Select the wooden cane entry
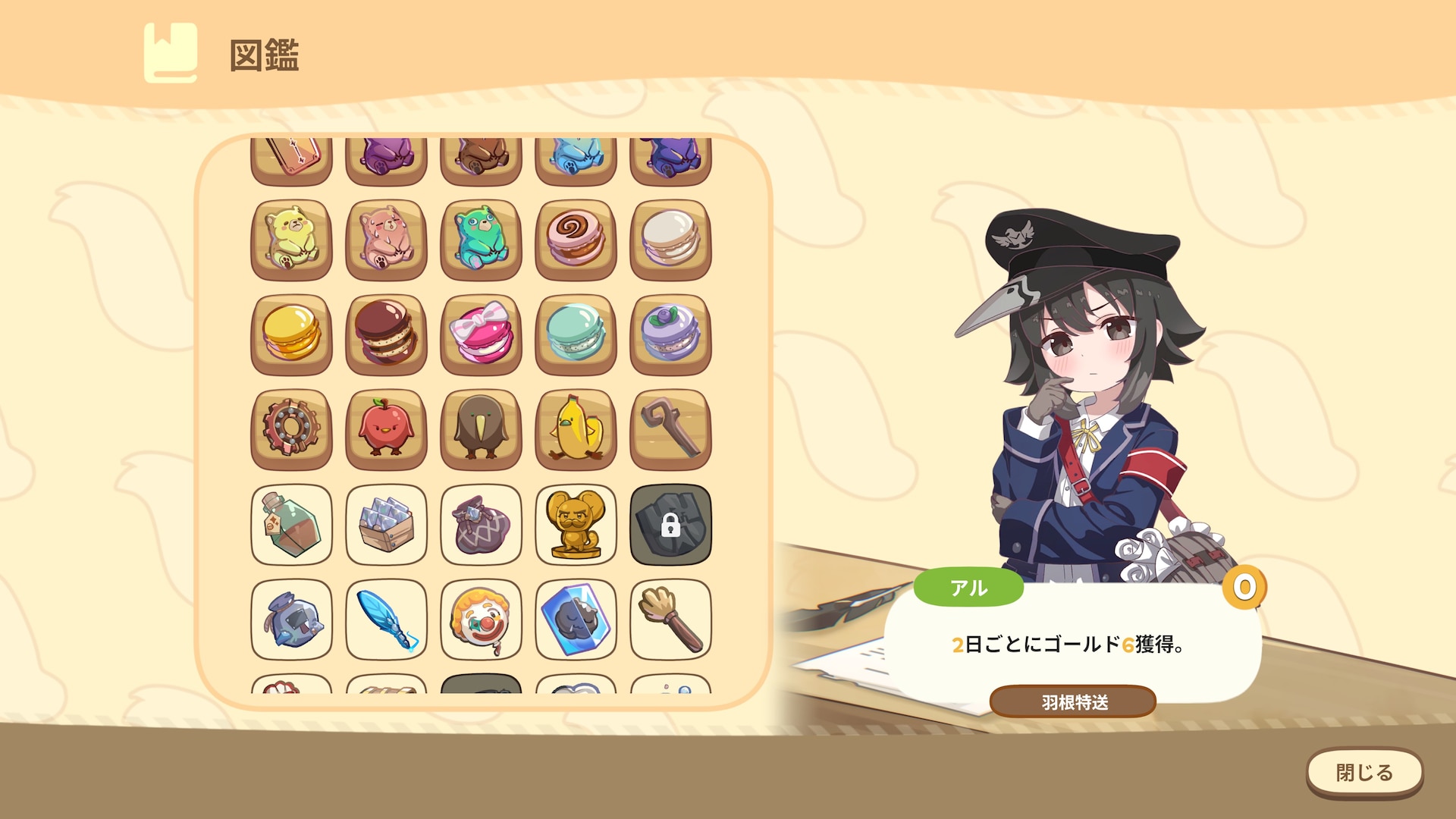 click(670, 429)
